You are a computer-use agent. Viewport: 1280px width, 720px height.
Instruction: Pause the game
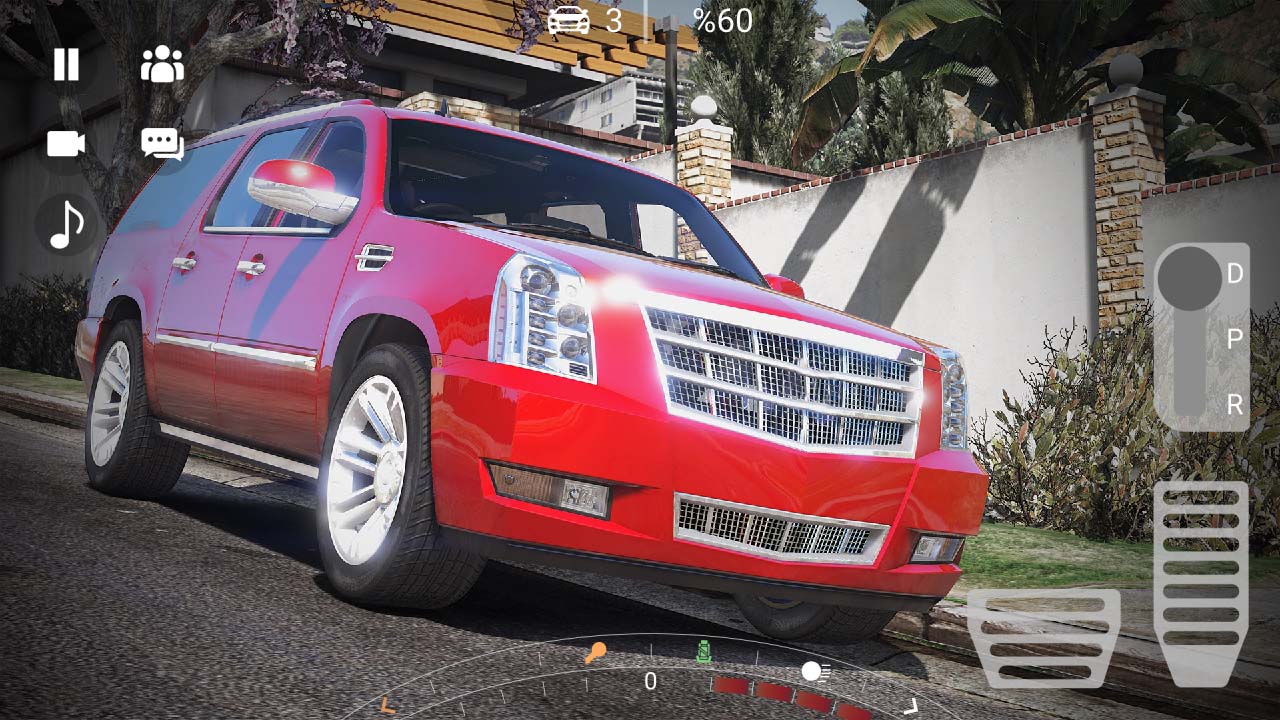64,66
